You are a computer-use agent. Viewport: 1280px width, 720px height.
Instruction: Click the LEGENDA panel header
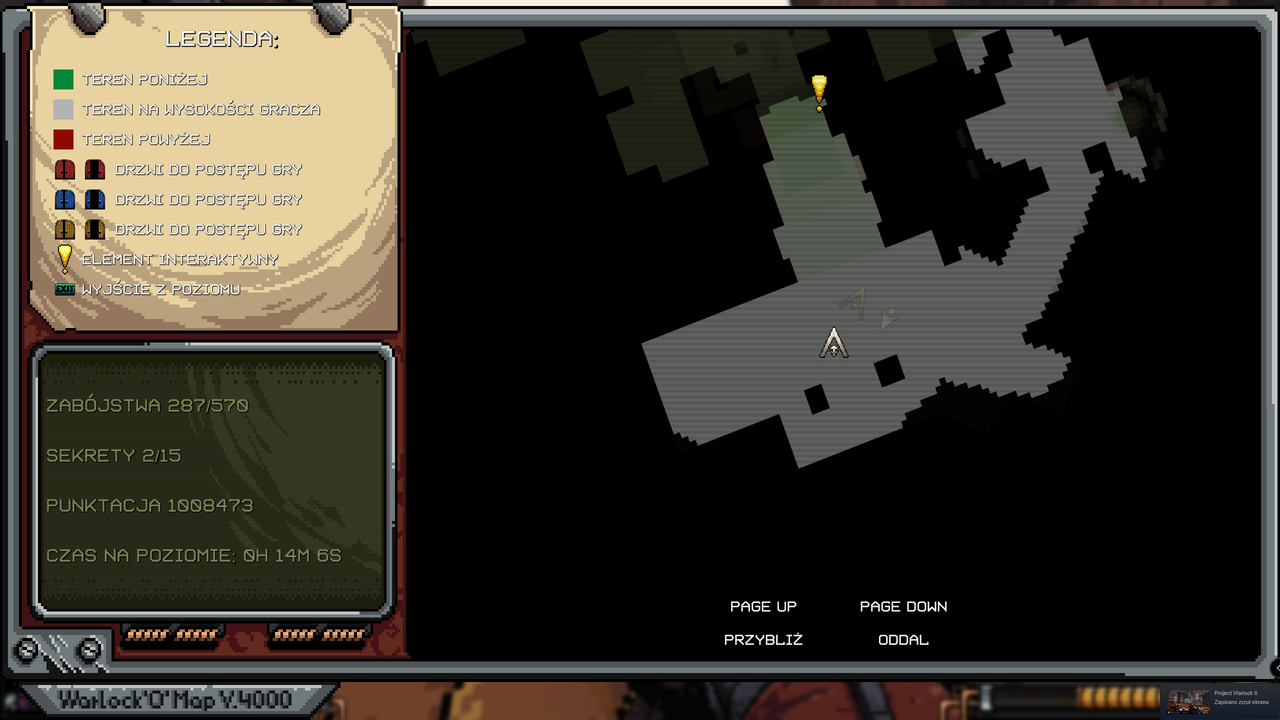click(223, 38)
